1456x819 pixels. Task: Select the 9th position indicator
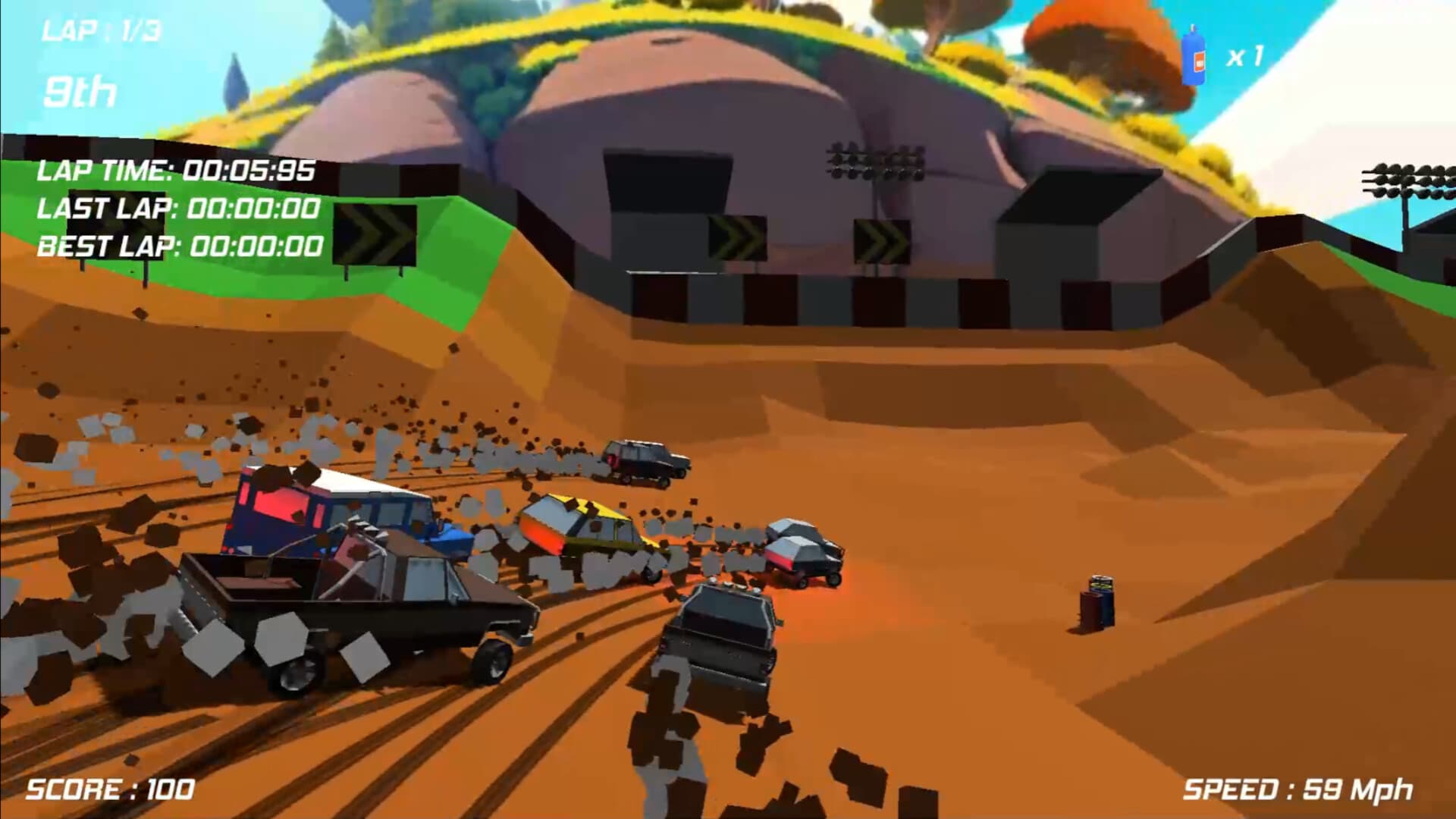[80, 91]
